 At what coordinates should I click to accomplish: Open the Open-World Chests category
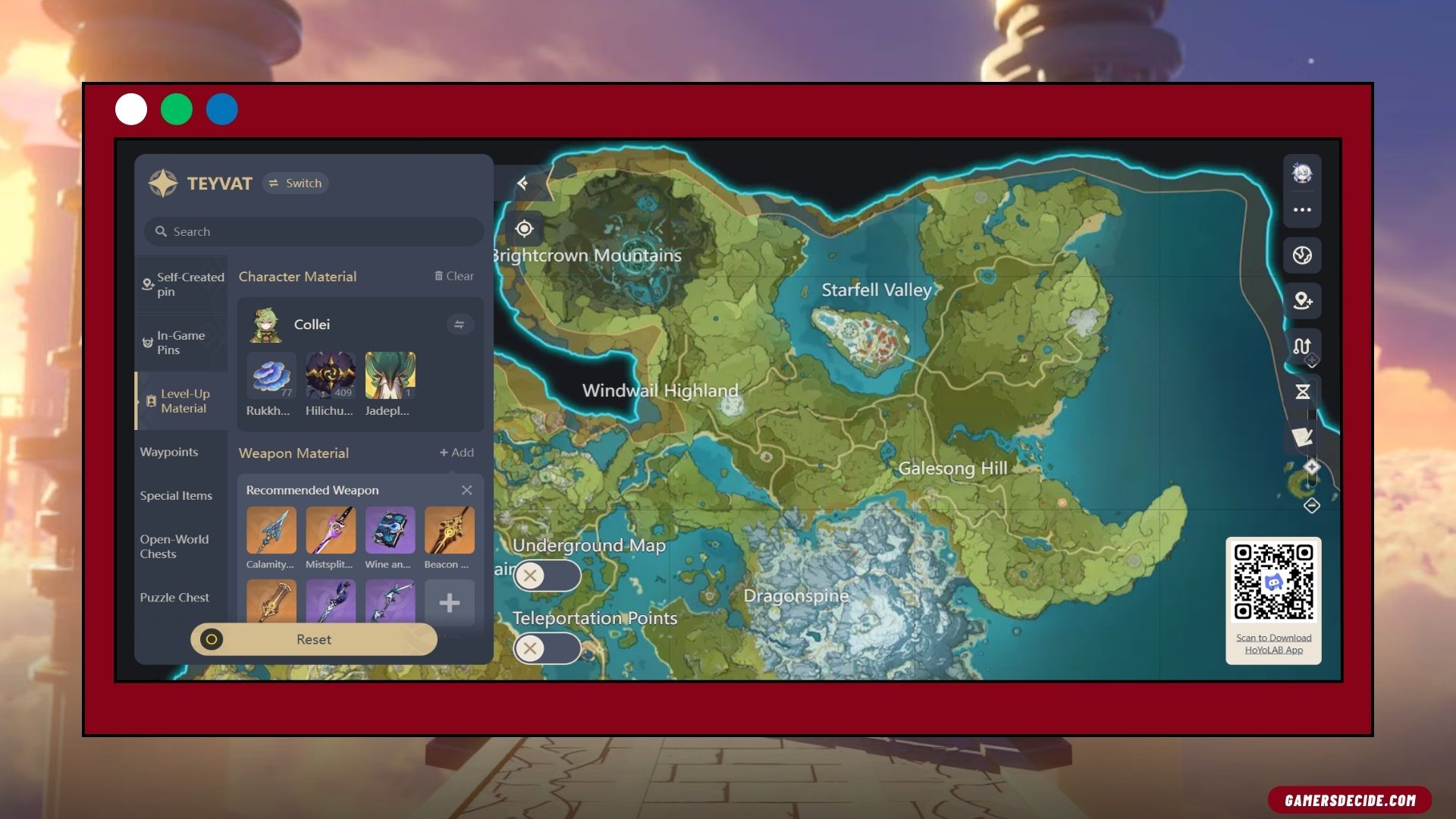[174, 547]
